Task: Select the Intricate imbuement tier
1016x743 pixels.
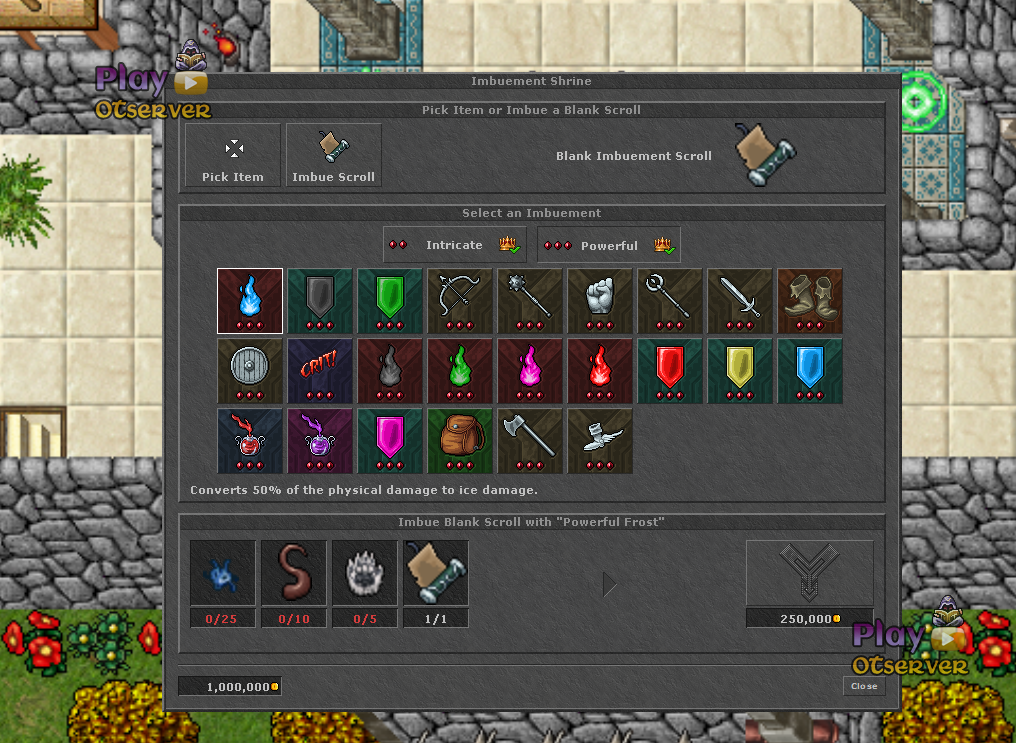Action: pyautogui.click(x=454, y=245)
